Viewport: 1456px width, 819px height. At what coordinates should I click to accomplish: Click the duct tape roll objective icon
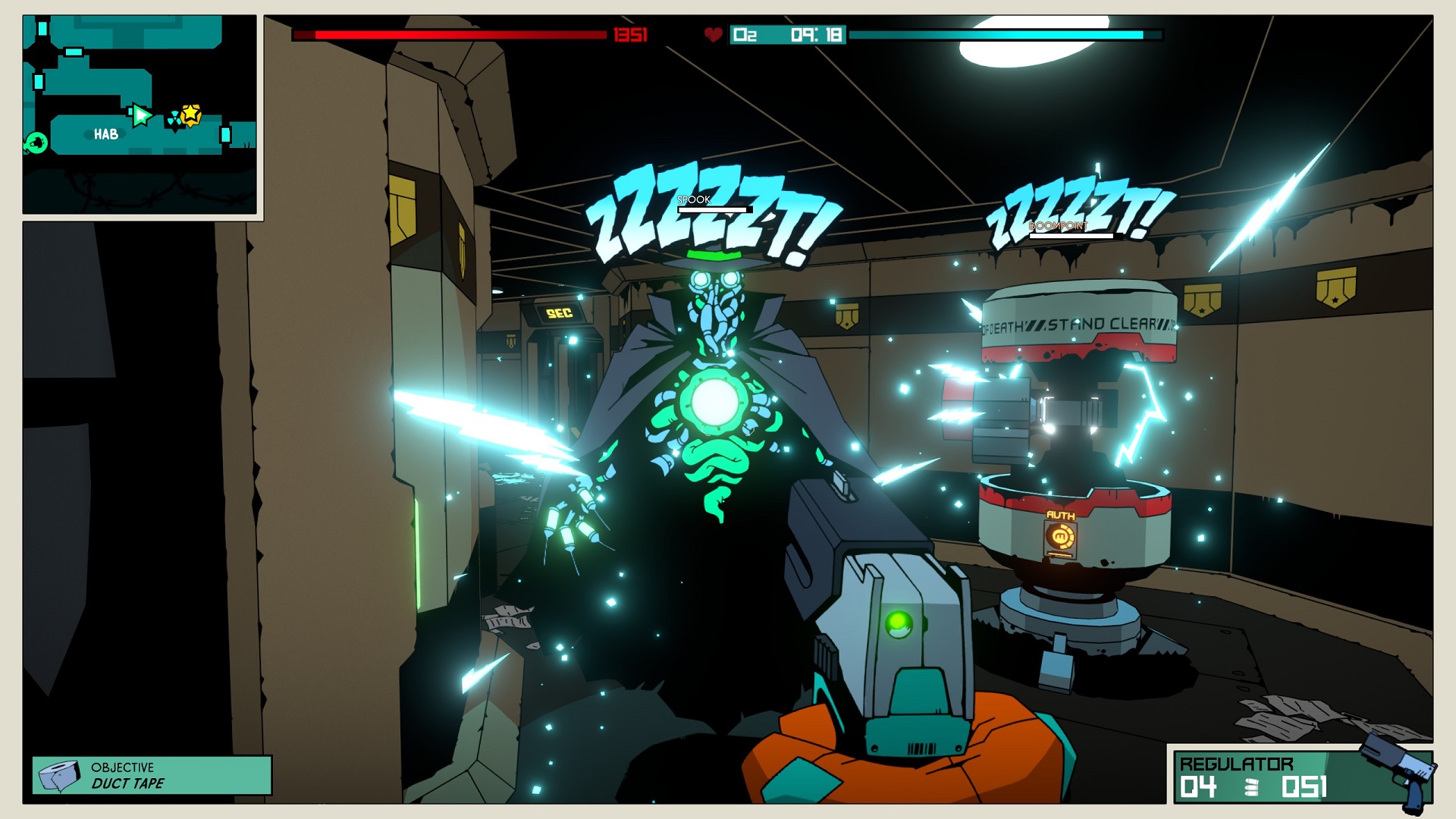(x=60, y=776)
